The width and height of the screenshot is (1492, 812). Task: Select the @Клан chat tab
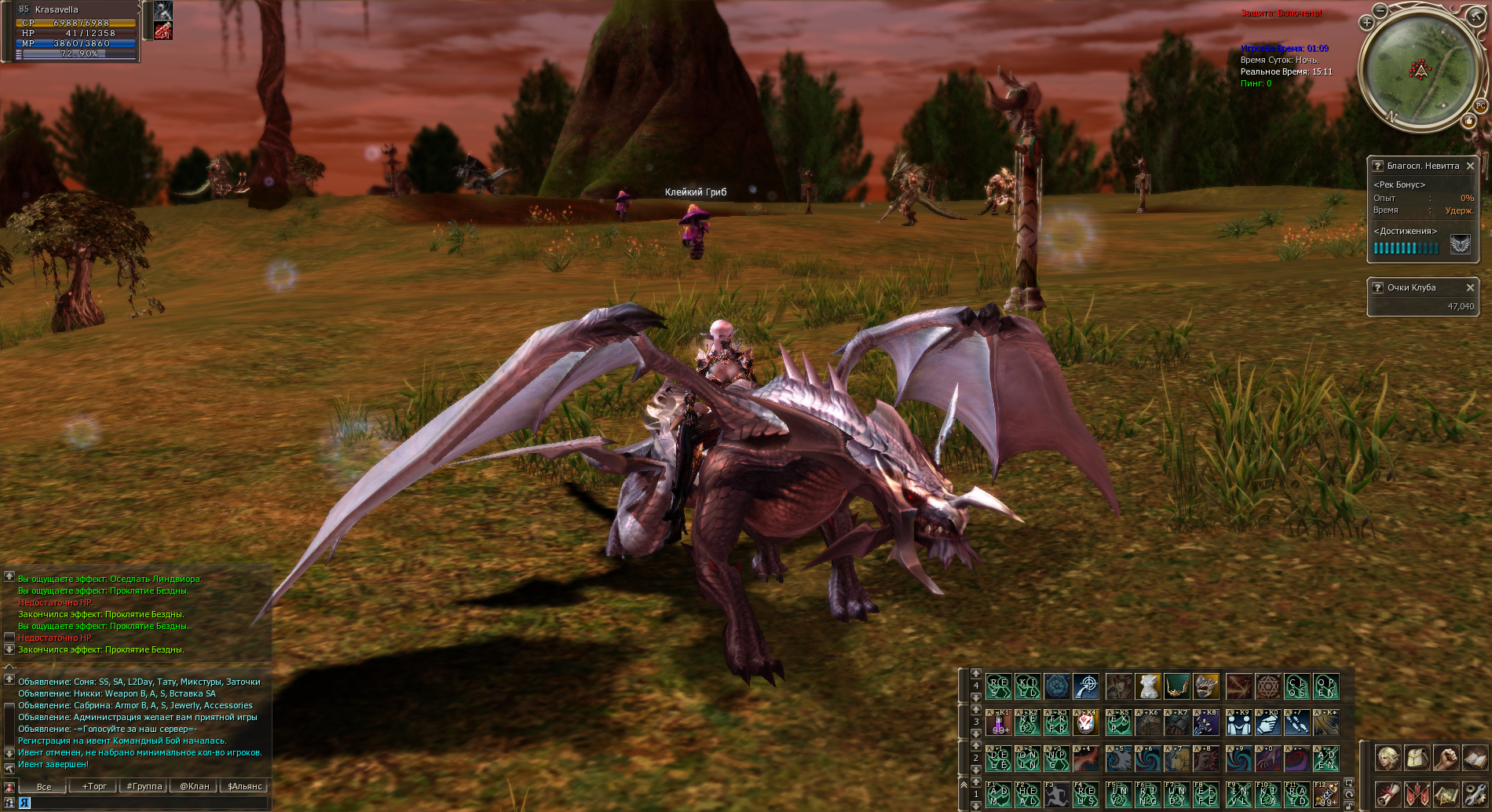tap(195, 786)
